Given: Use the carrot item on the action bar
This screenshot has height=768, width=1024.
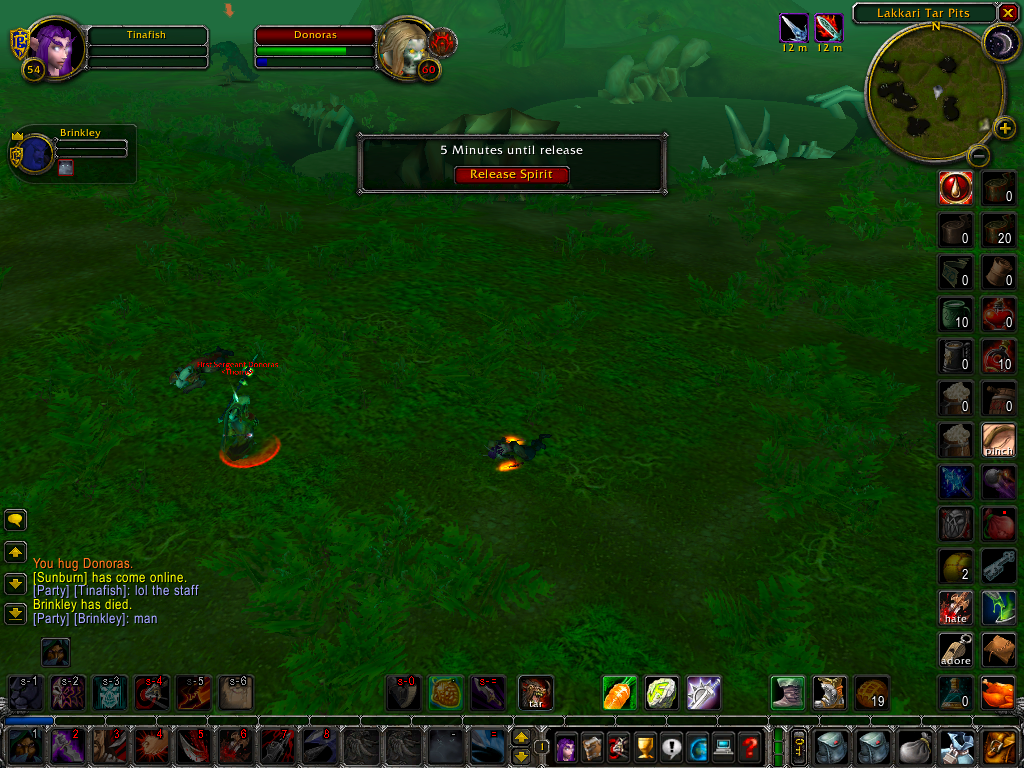Looking at the screenshot, I should [x=619, y=693].
